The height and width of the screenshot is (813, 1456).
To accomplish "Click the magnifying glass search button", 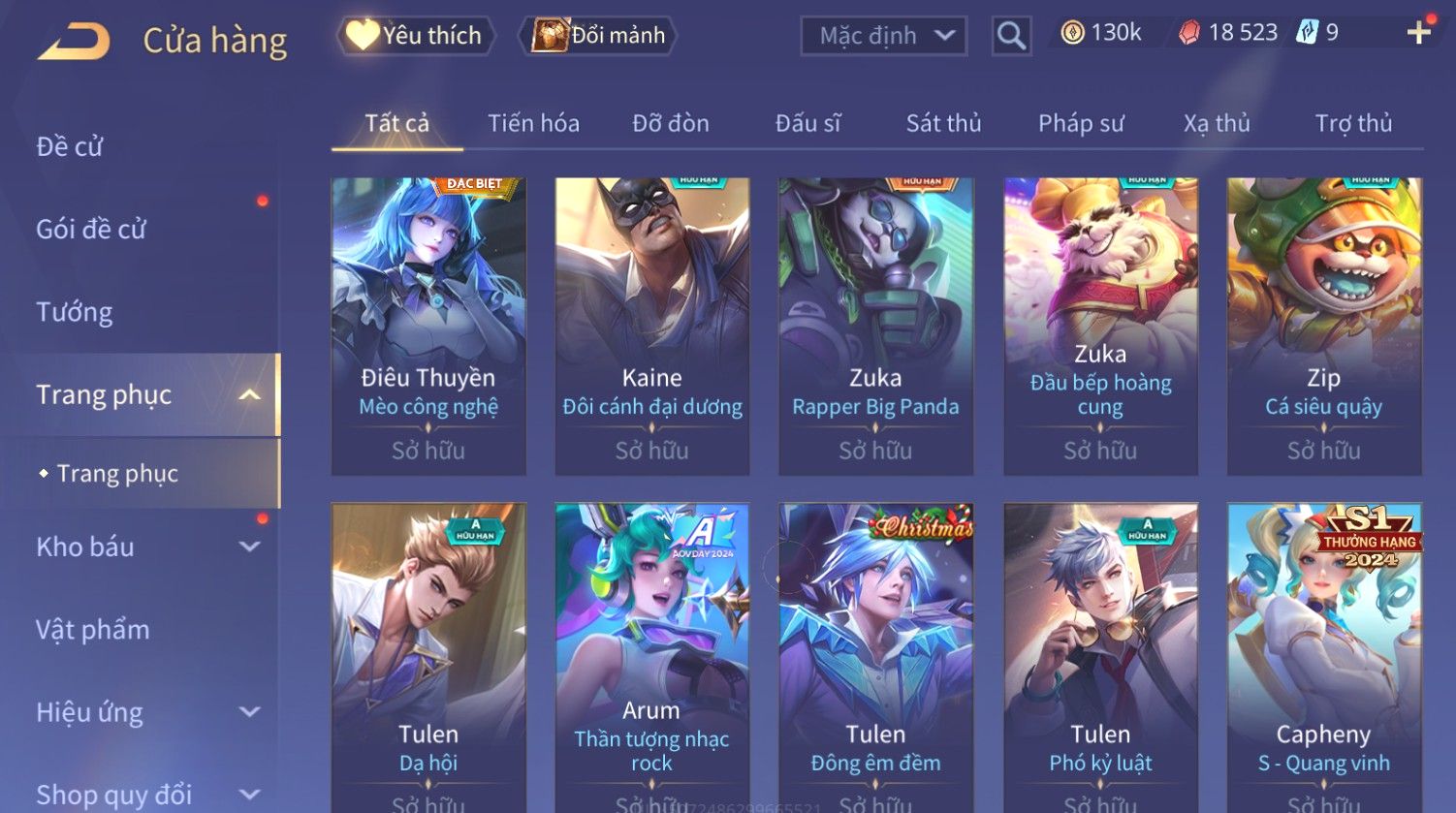I will (1011, 36).
